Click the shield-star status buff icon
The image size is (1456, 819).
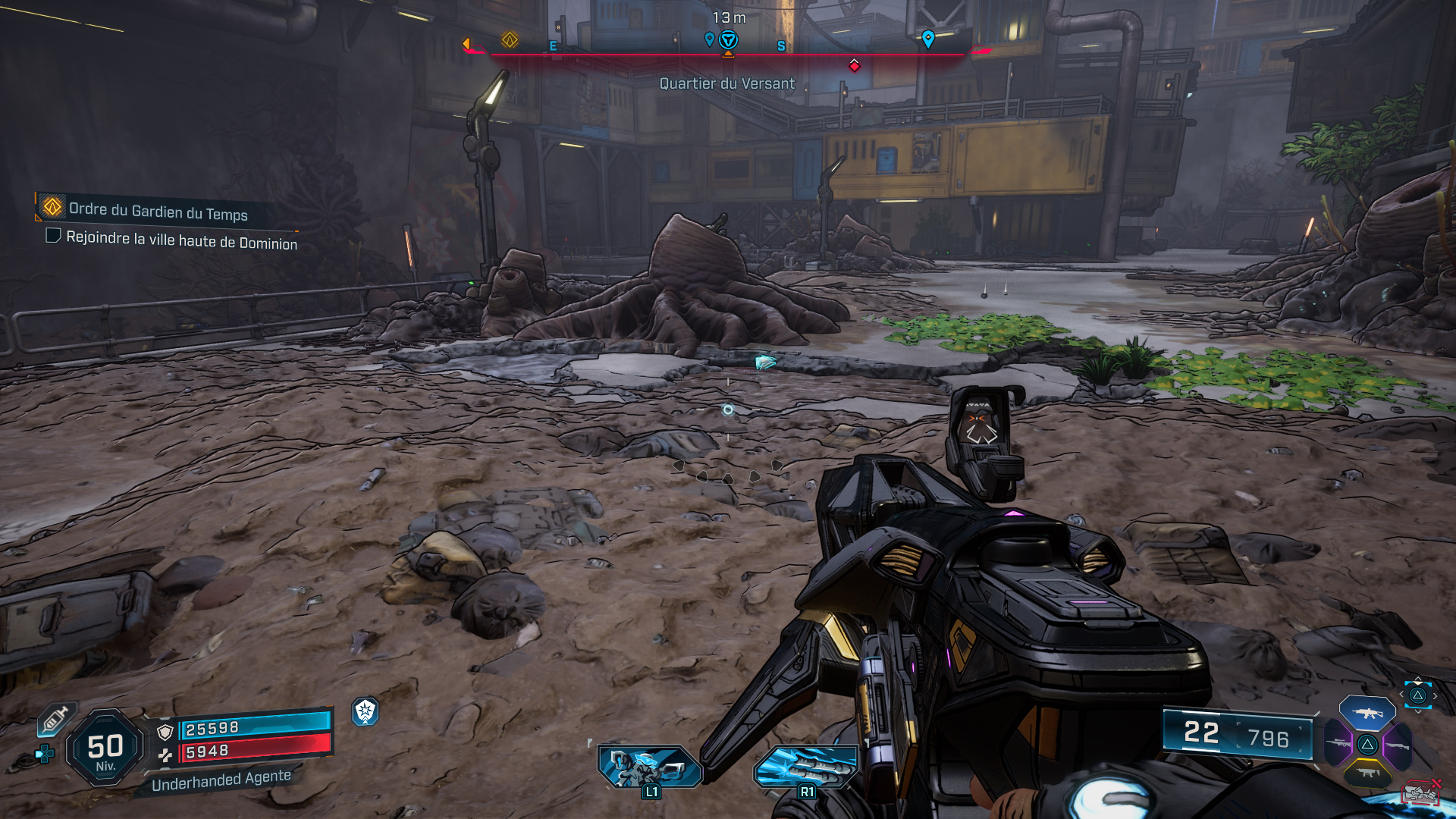[366, 711]
